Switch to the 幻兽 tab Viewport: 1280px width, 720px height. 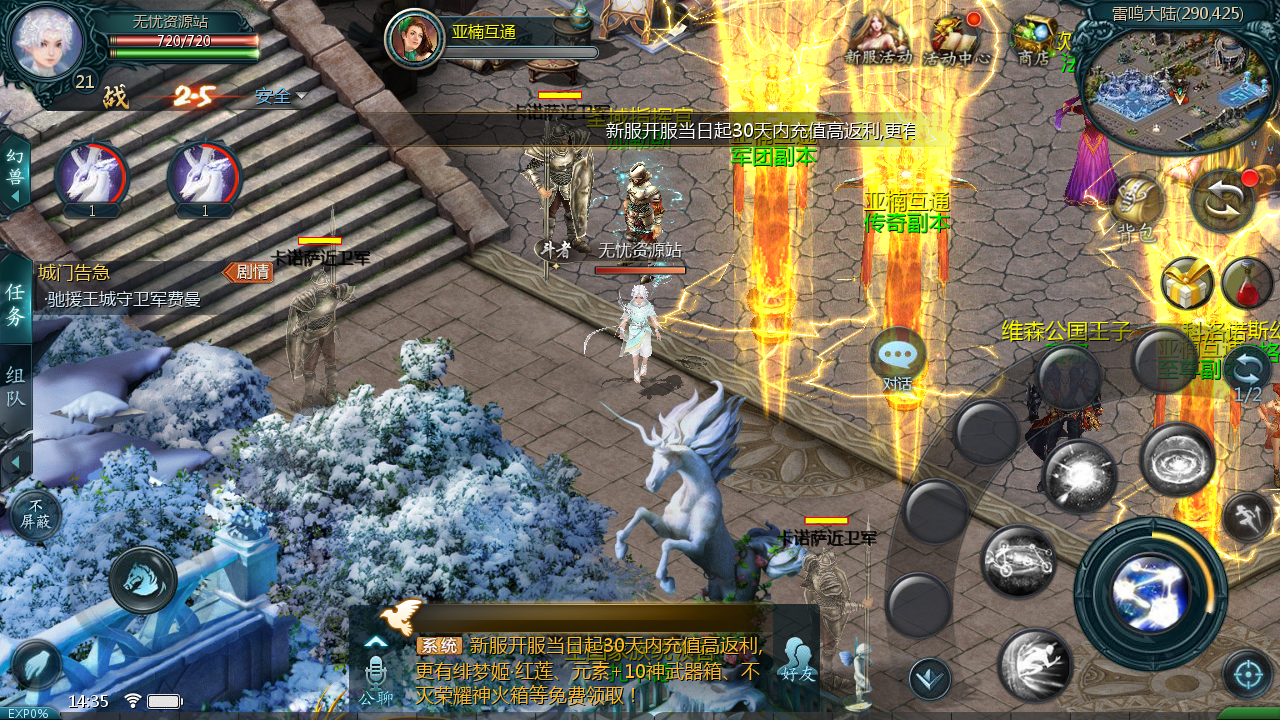point(15,170)
